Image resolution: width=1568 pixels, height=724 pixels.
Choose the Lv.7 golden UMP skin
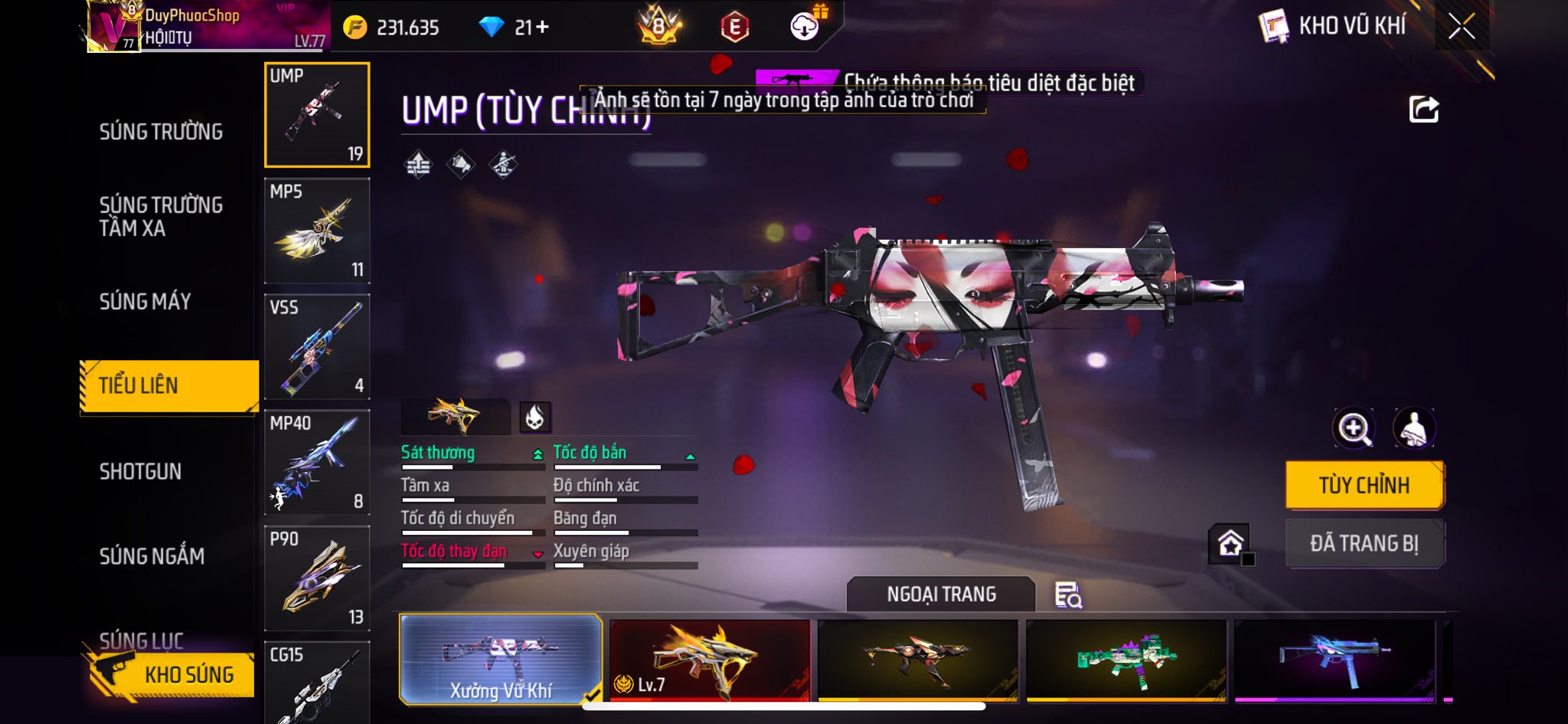point(709,660)
